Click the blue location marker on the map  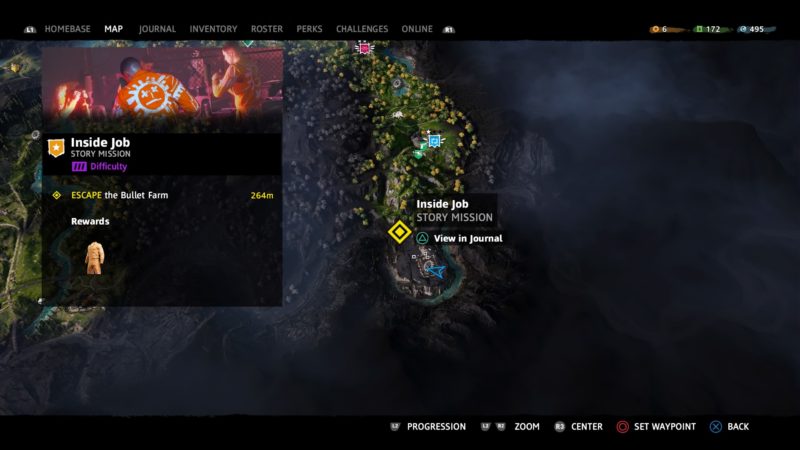434,142
